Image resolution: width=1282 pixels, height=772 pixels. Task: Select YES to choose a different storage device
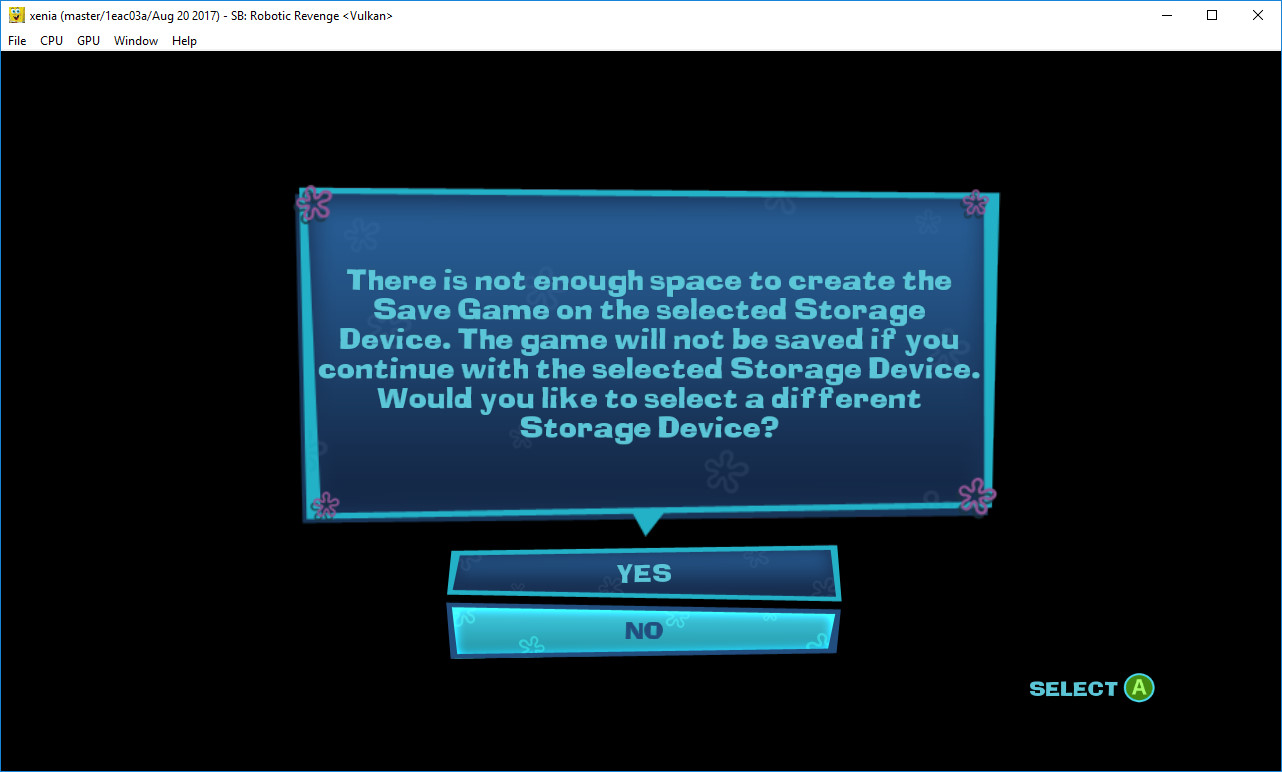[645, 572]
